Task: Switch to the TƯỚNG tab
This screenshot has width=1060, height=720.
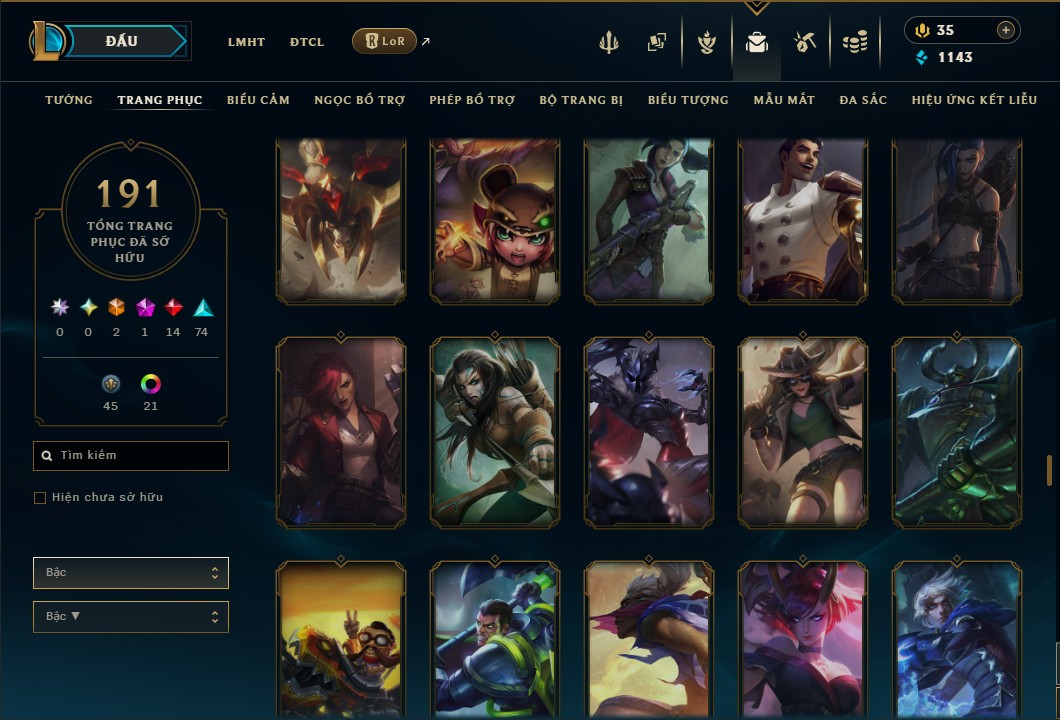Action: point(69,100)
